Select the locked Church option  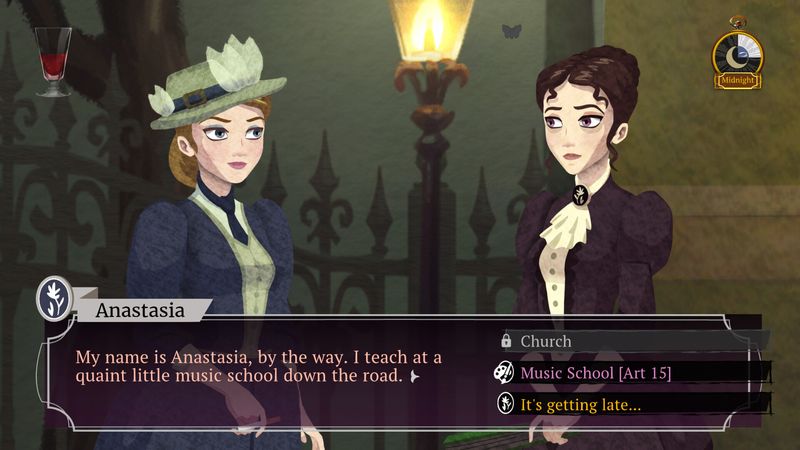[546, 341]
